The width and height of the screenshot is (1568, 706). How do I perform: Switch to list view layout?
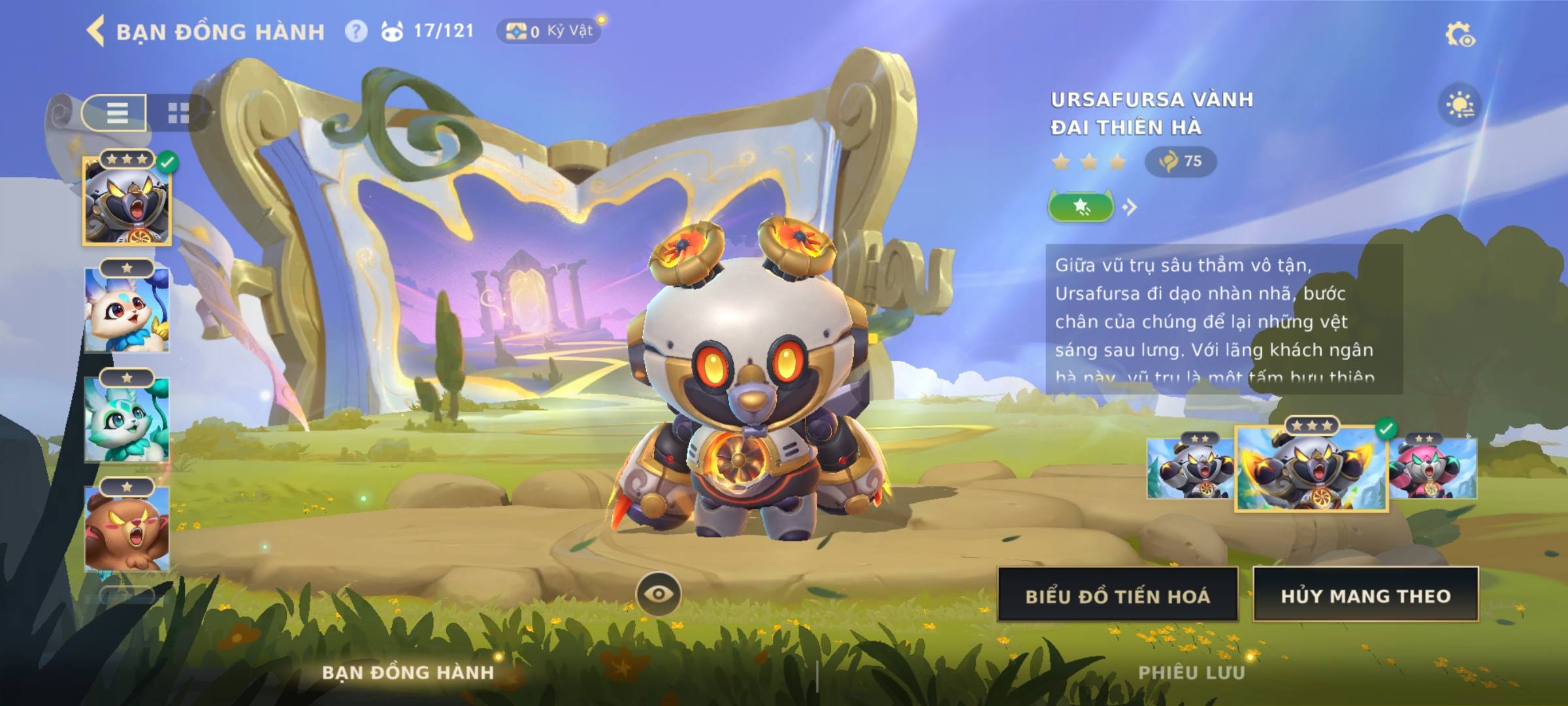[x=116, y=112]
